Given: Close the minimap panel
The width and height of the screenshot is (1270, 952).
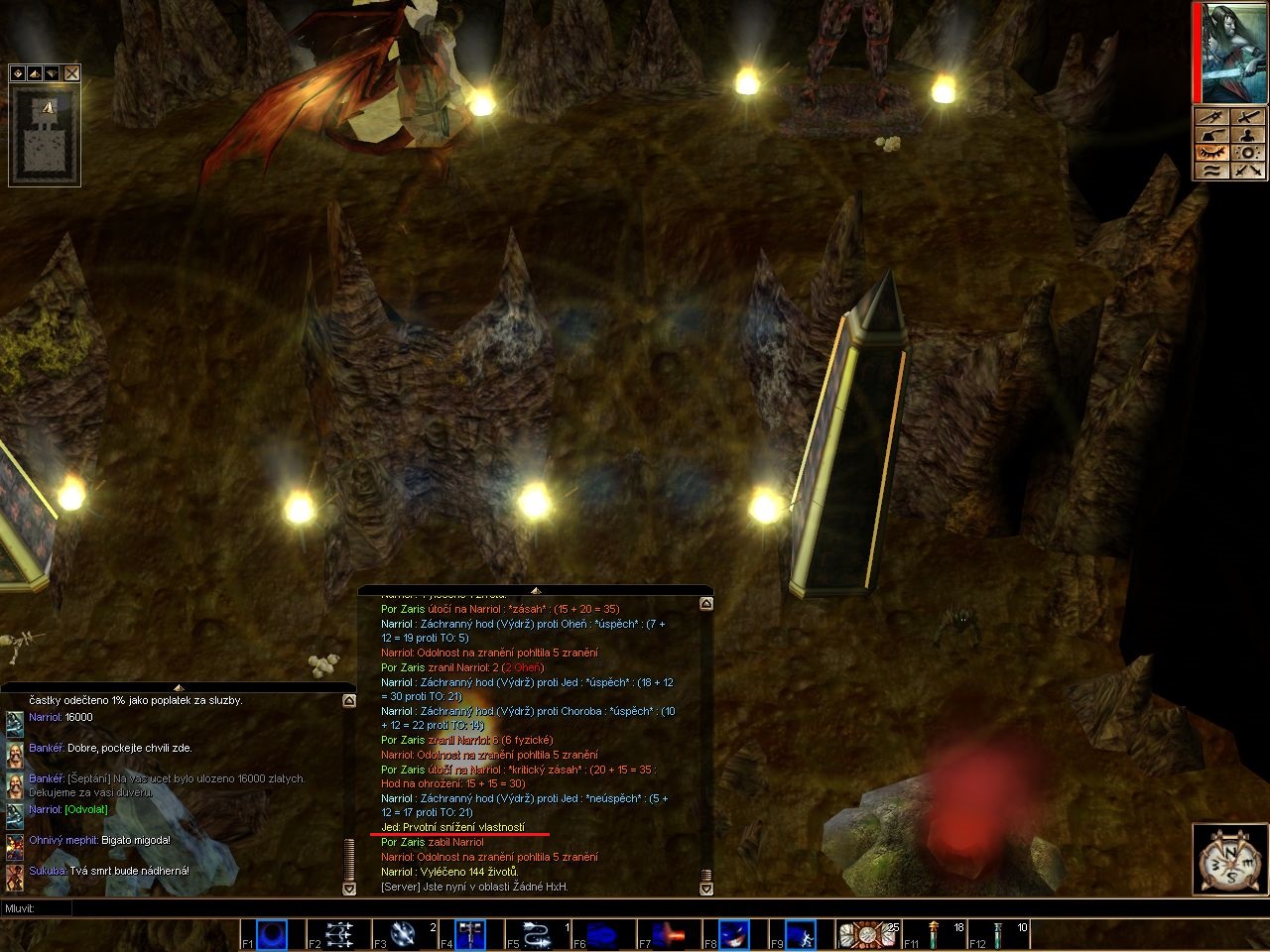Looking at the screenshot, I should tap(72, 73).
